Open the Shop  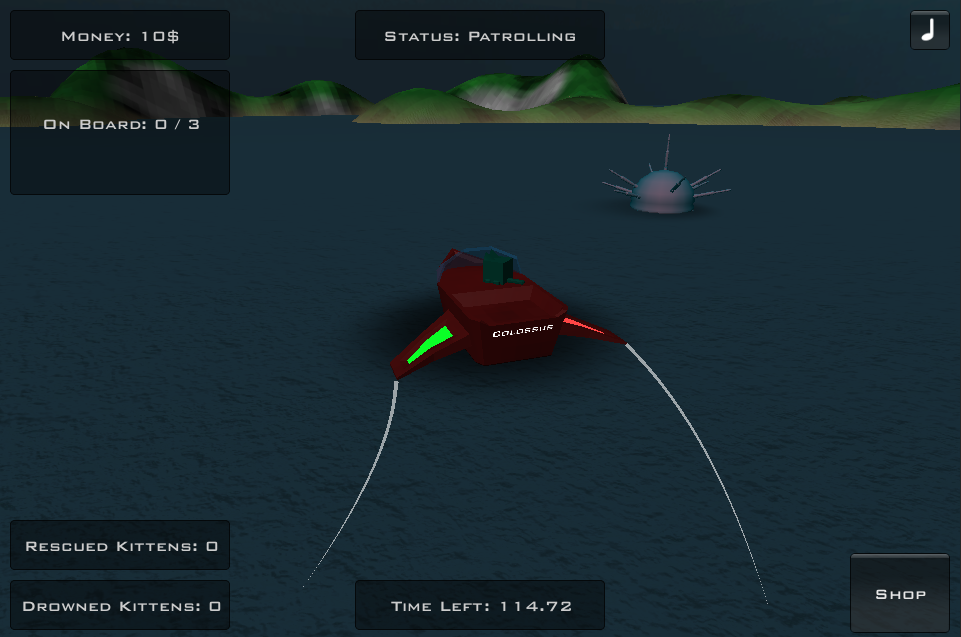[x=900, y=593]
